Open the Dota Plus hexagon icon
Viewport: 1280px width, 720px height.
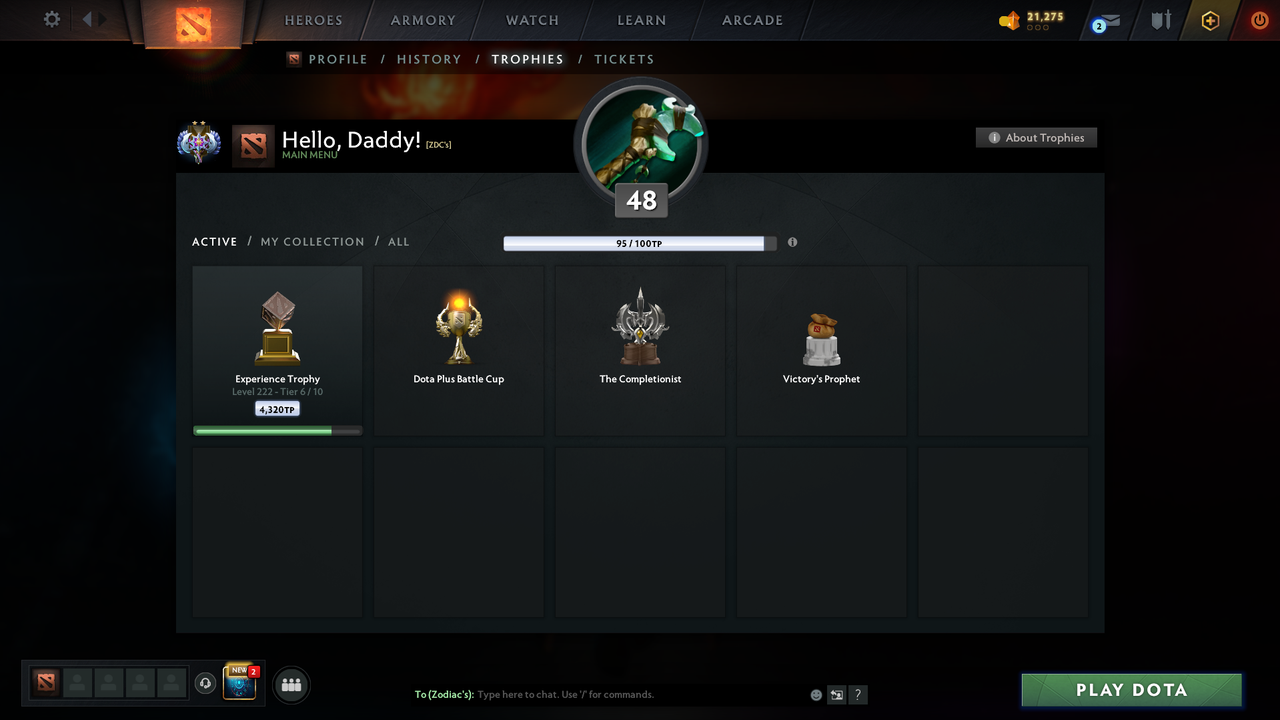(x=1209, y=20)
